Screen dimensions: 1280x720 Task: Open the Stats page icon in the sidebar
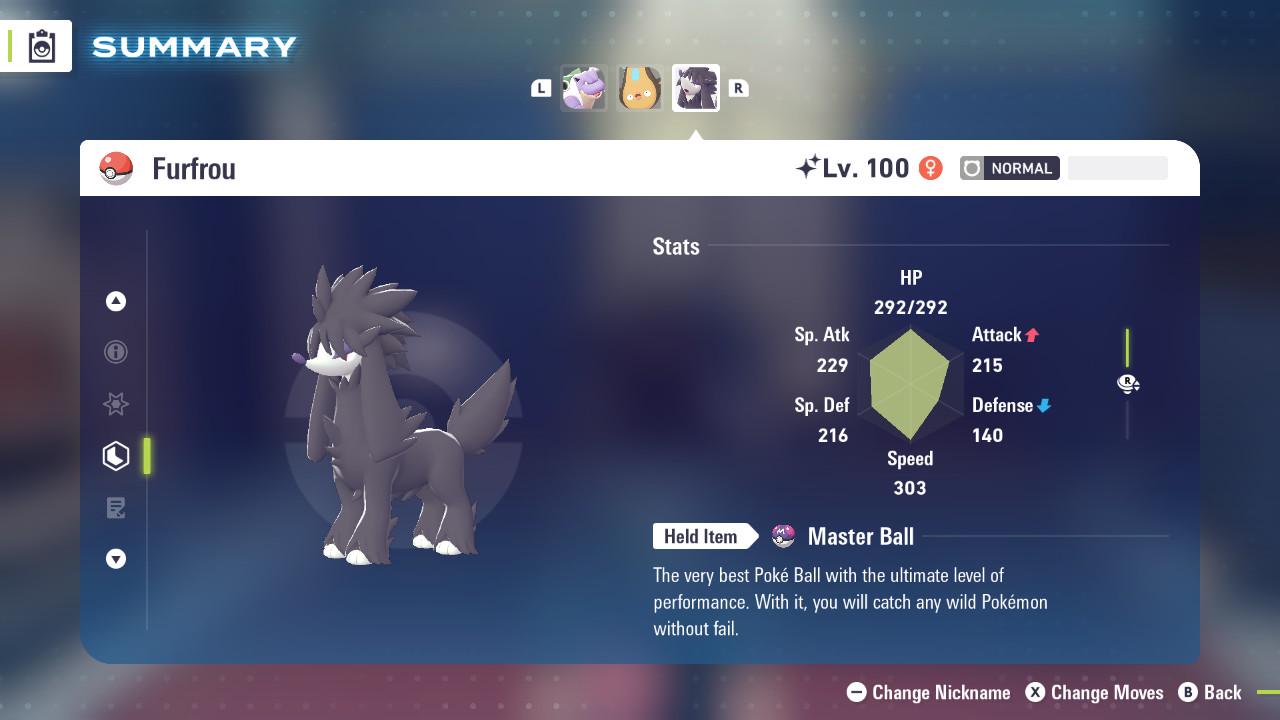pos(116,455)
